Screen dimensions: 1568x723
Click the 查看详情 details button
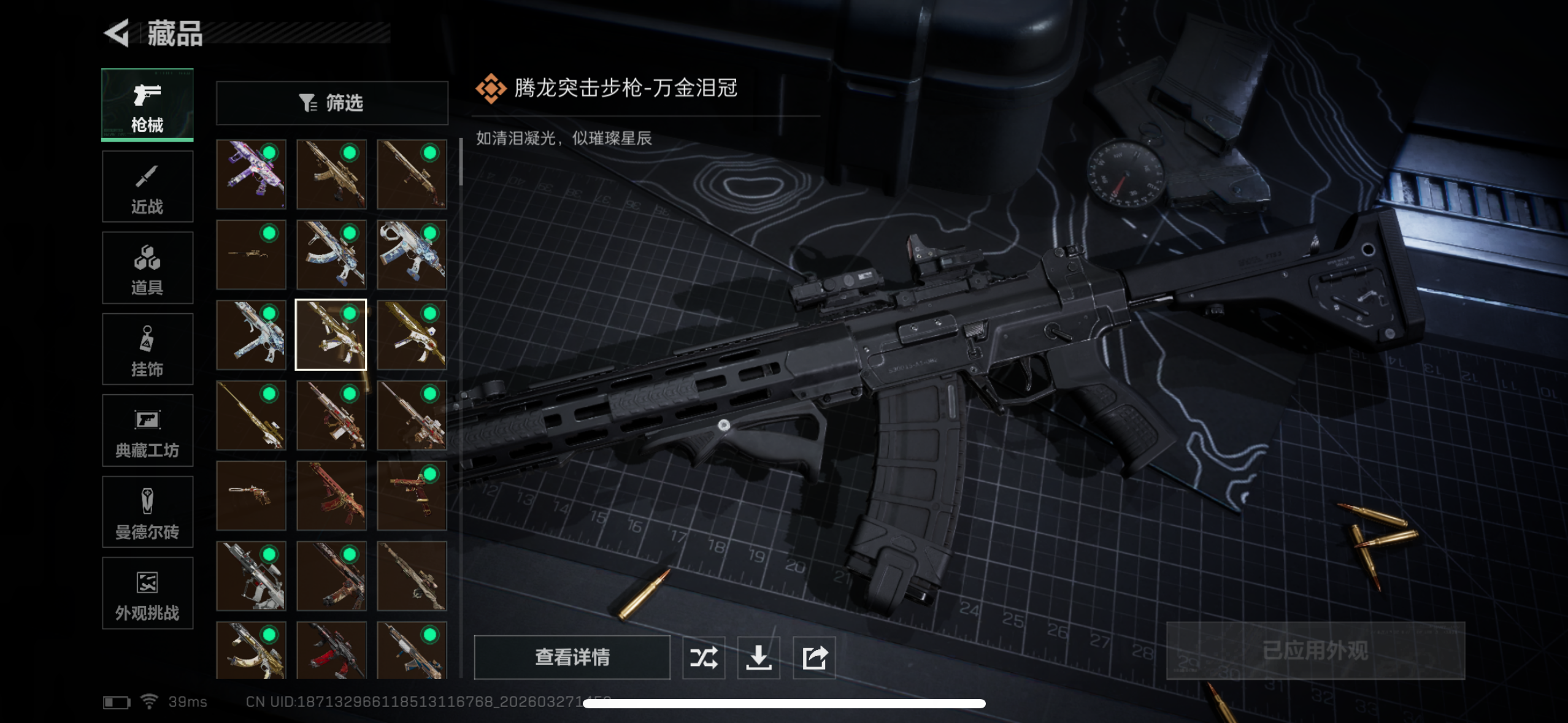[x=573, y=657]
